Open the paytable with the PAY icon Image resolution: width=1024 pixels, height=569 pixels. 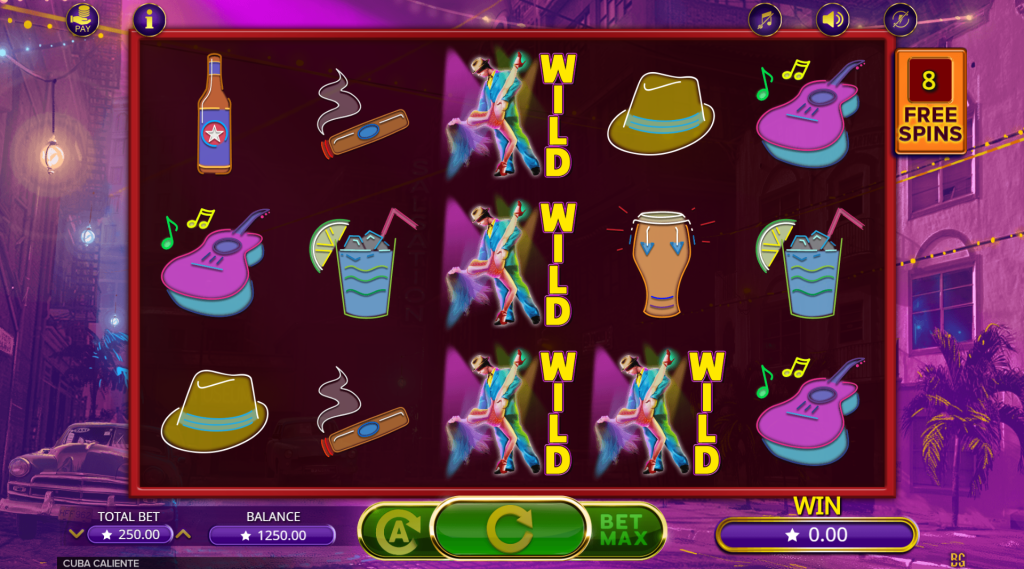pyautogui.click(x=83, y=19)
